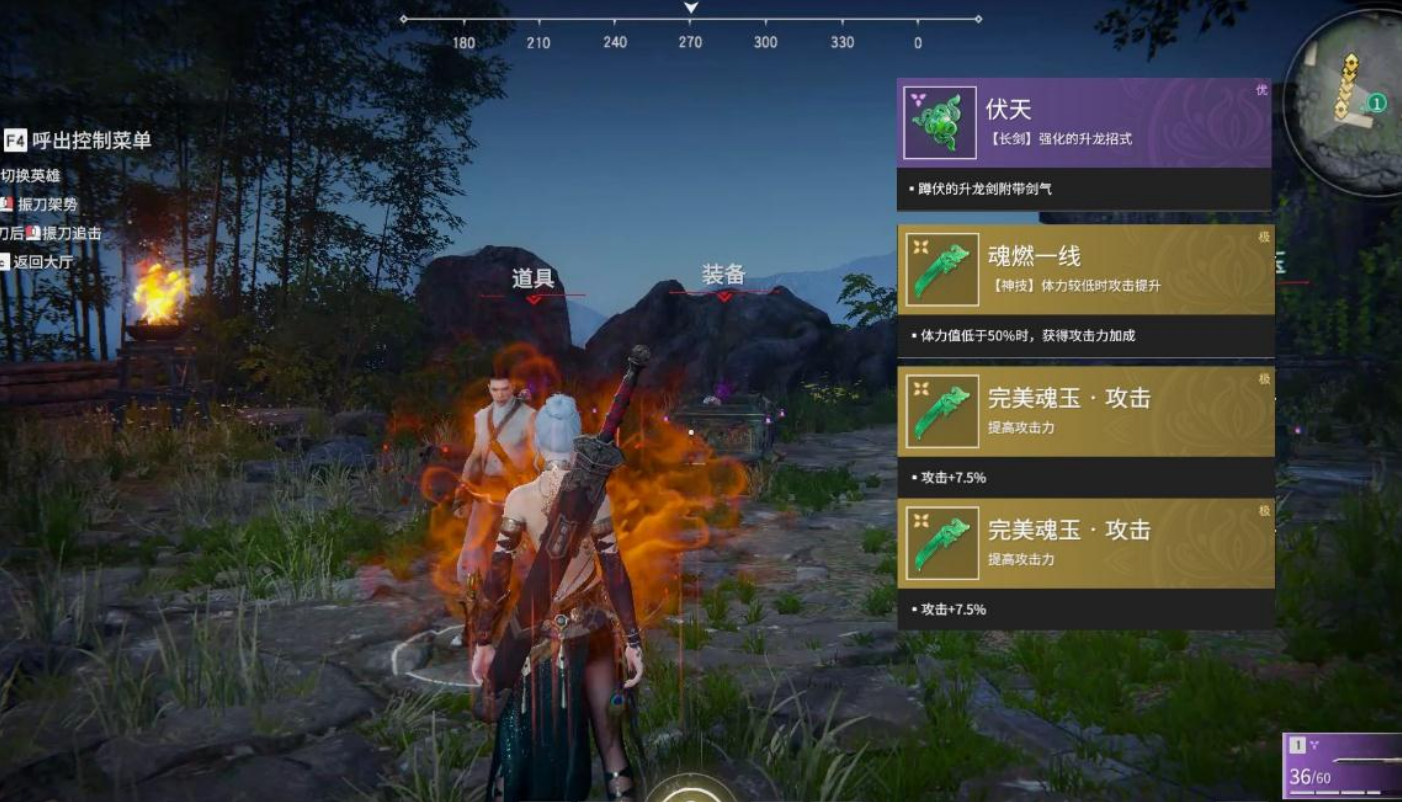Click the 道具 items marker label

(533, 279)
